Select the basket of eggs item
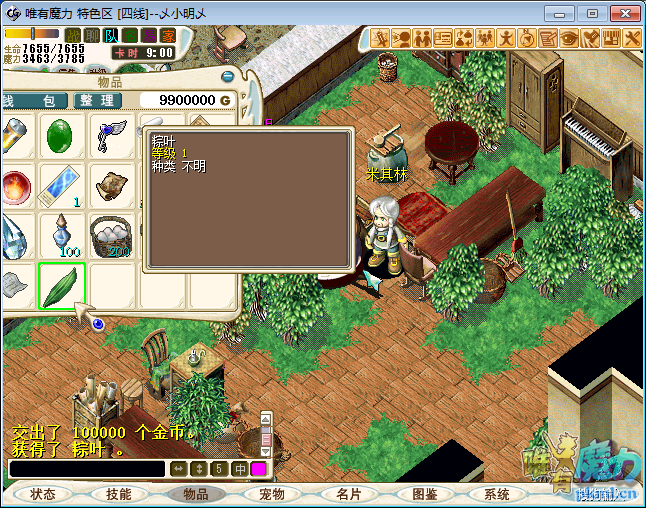 coord(110,236)
